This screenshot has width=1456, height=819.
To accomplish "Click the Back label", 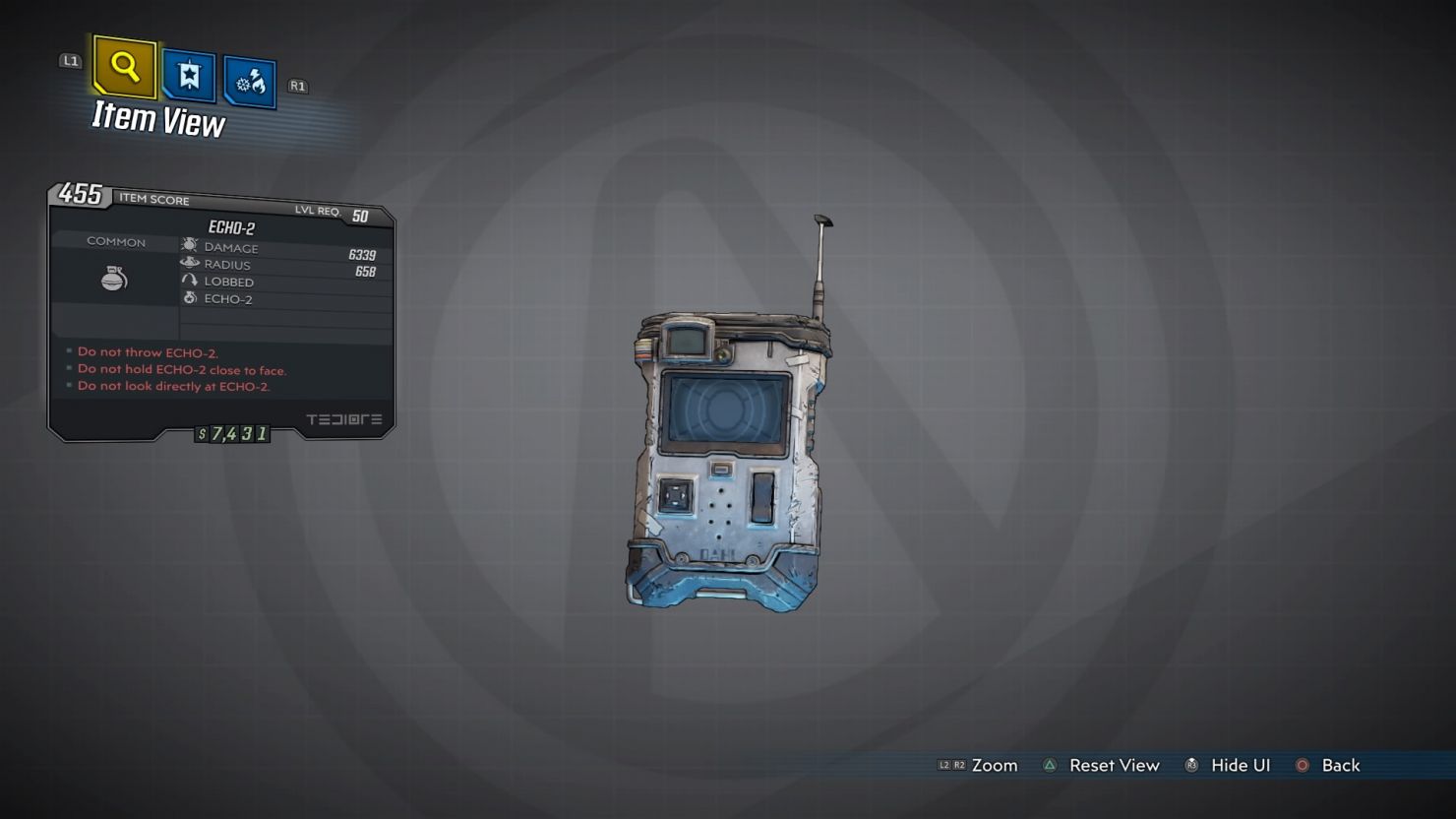I will pos(1343,765).
